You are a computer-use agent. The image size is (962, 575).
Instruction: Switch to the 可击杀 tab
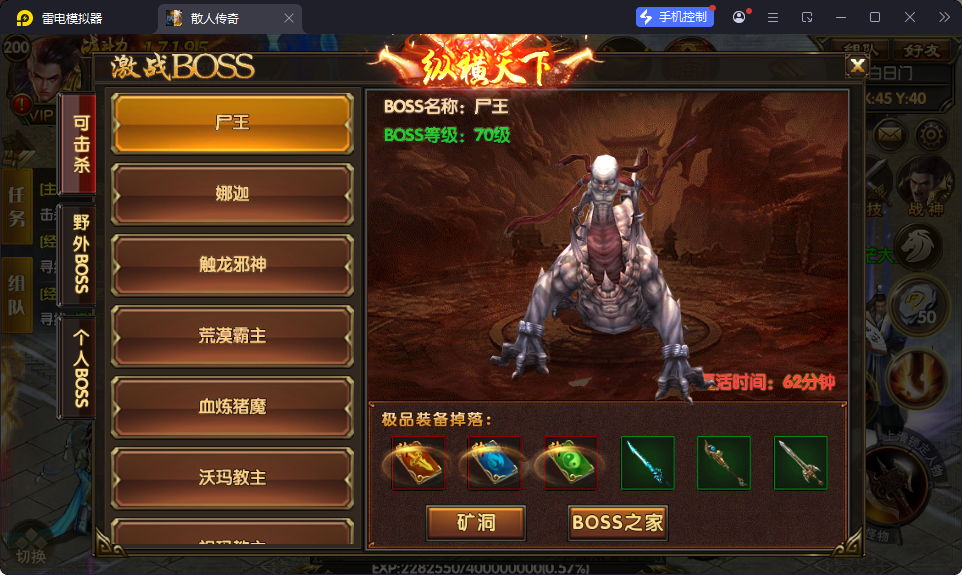click(80, 142)
